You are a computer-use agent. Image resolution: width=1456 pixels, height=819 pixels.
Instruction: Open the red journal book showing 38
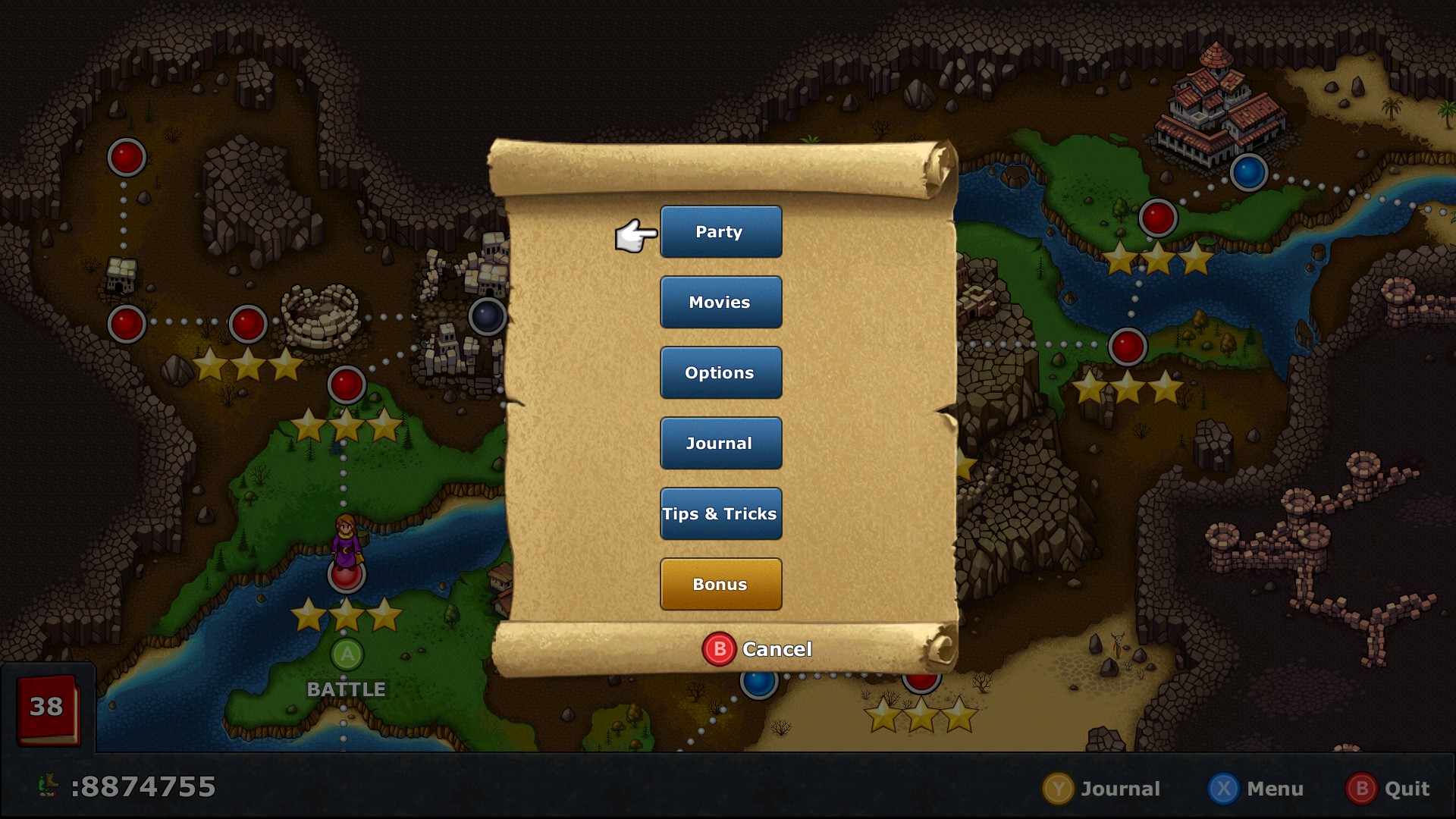click(47, 709)
